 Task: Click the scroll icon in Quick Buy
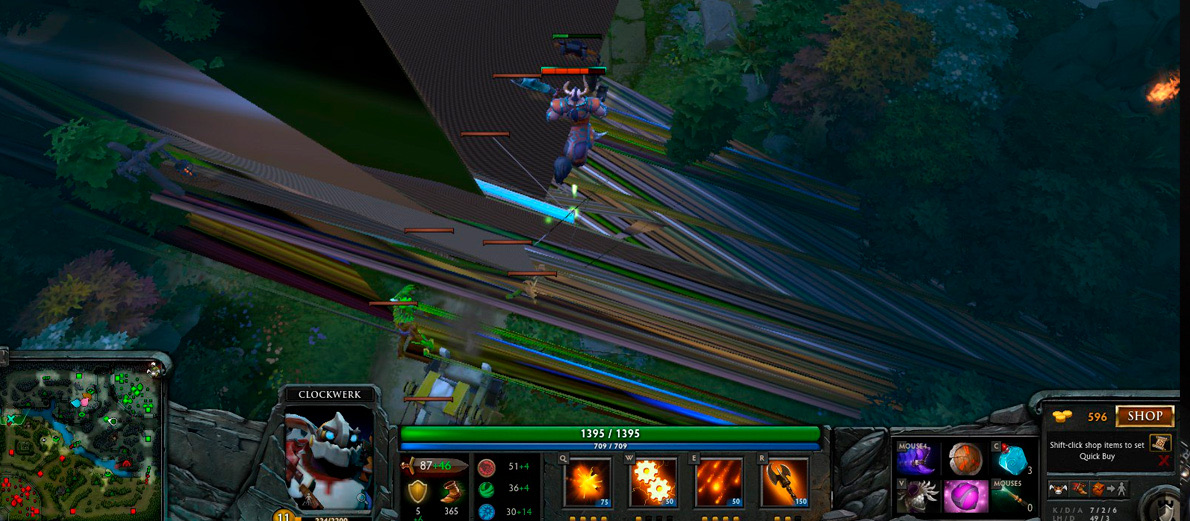coord(1159,442)
